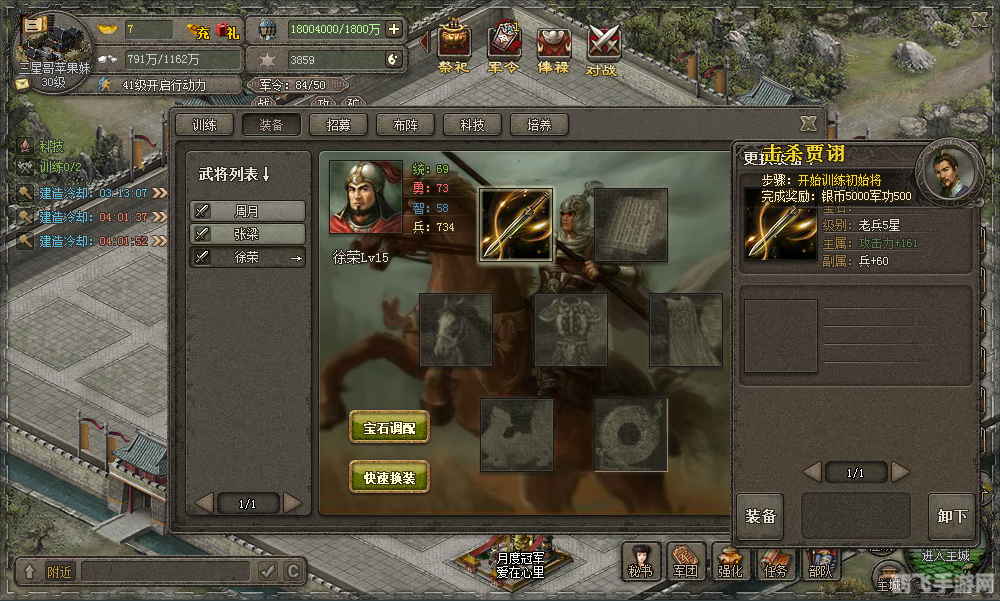Unequip item with the 卸下 button
Image resolution: width=1000 pixels, height=601 pixels.
coord(951,517)
